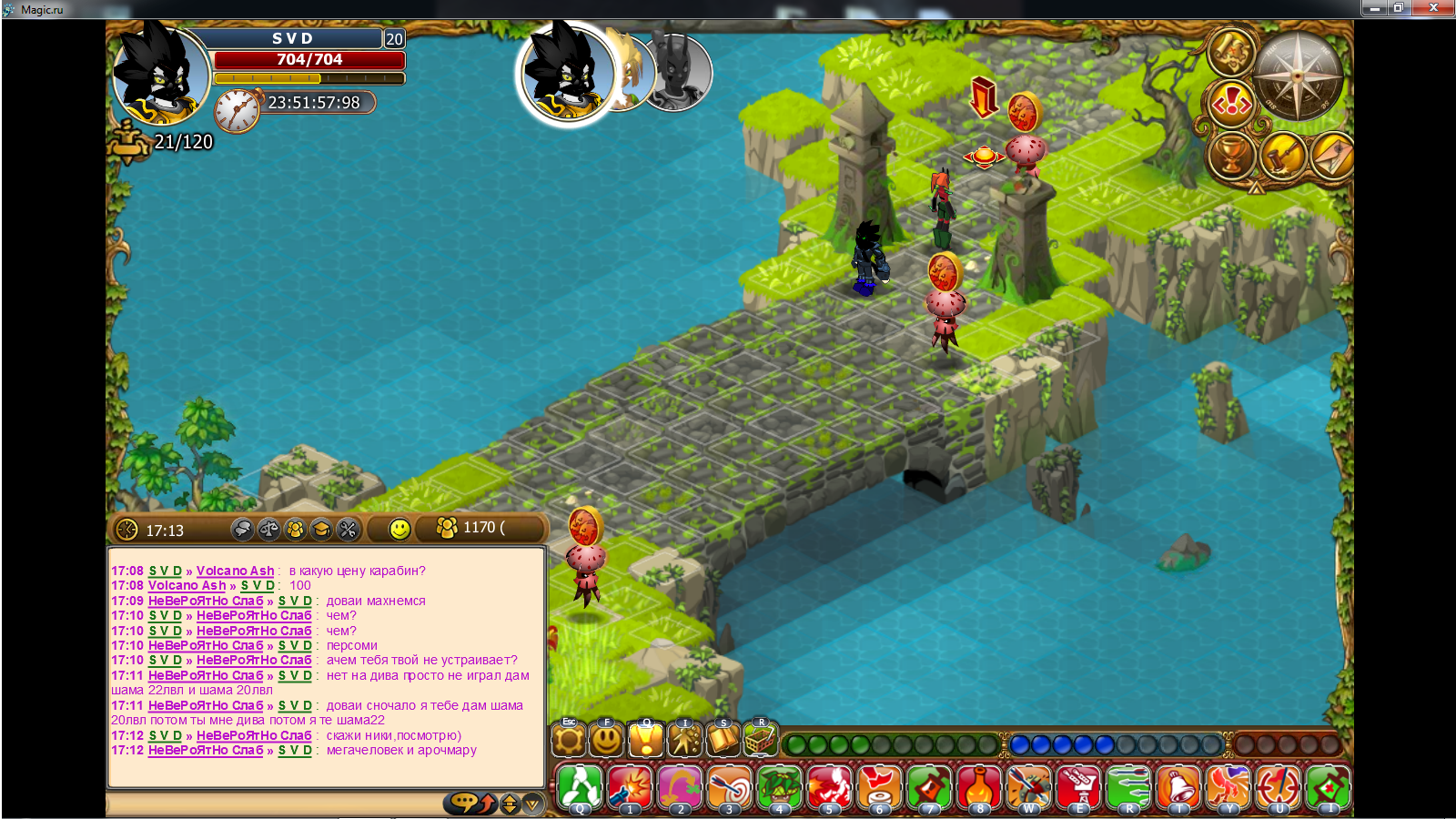
Task: Click the compass rose minimap
Action: pos(1299,76)
